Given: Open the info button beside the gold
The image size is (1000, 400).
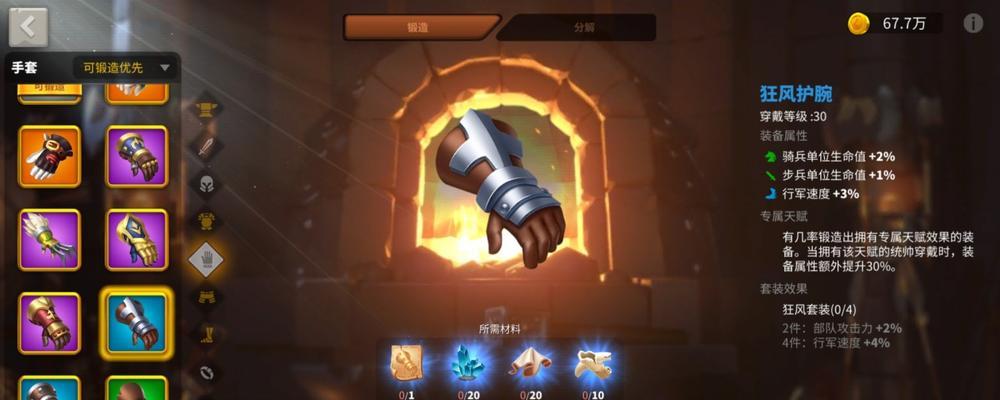Looking at the screenshot, I should tap(973, 24).
